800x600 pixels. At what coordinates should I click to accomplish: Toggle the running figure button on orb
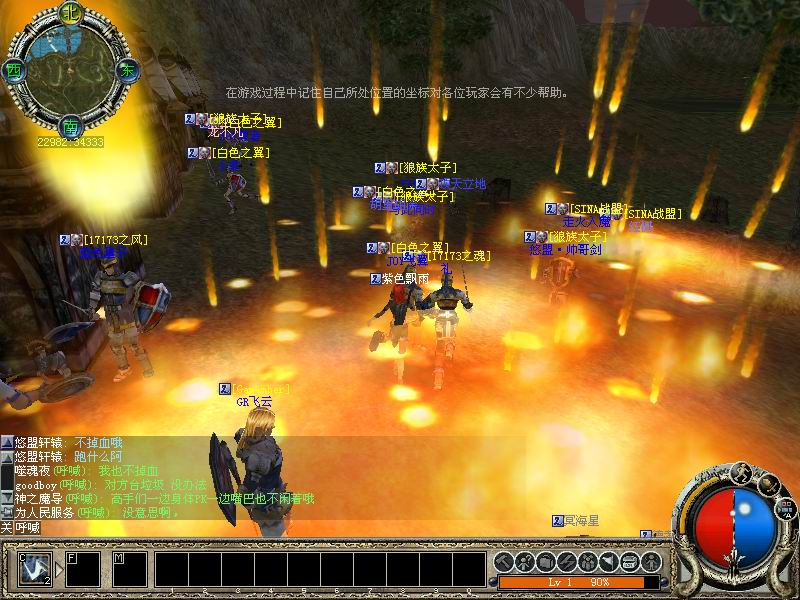(x=742, y=472)
